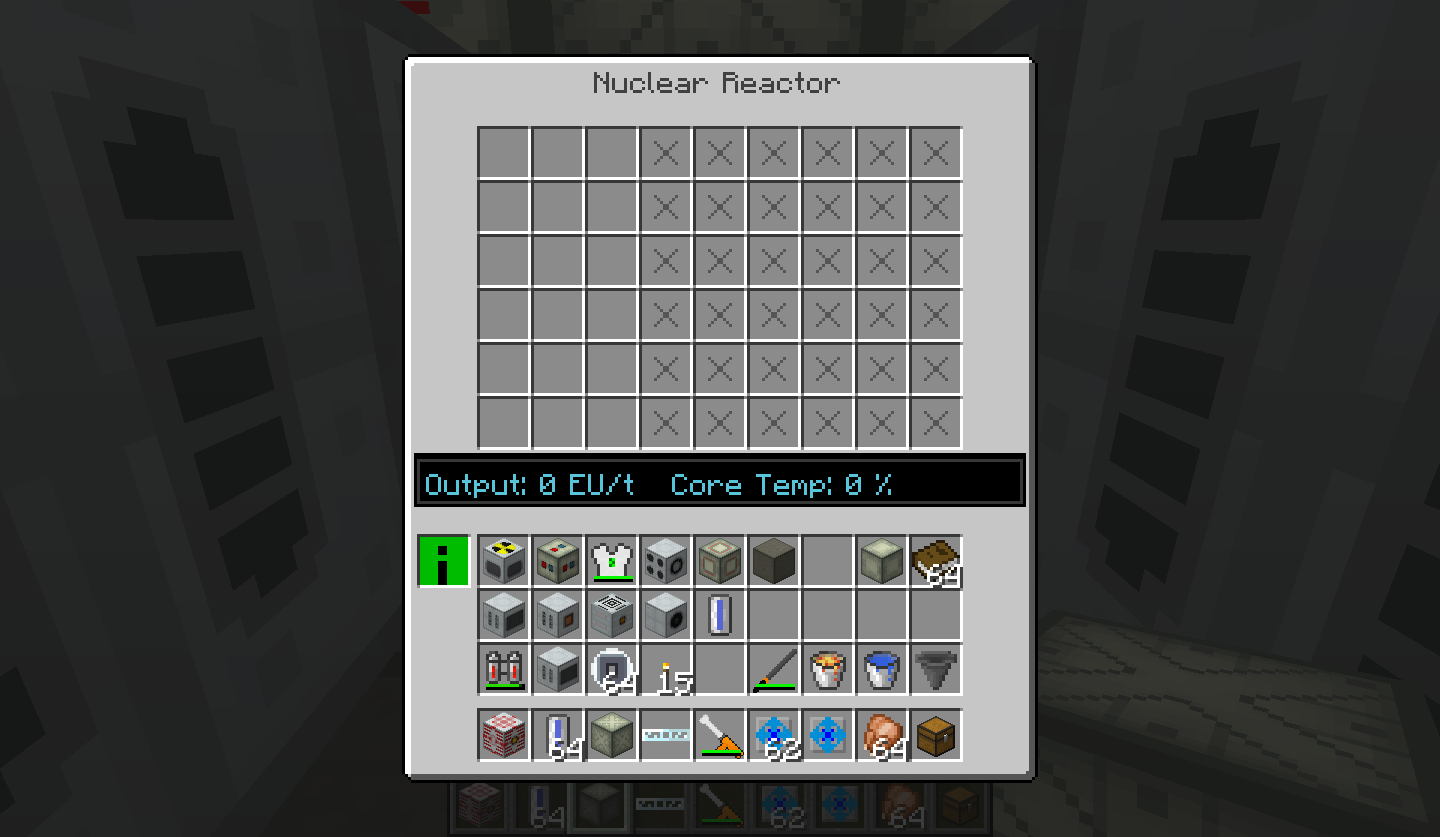This screenshot has width=1440, height=837.
Task: Select the cooked chicken stack
Action: pyautogui.click(x=882, y=735)
